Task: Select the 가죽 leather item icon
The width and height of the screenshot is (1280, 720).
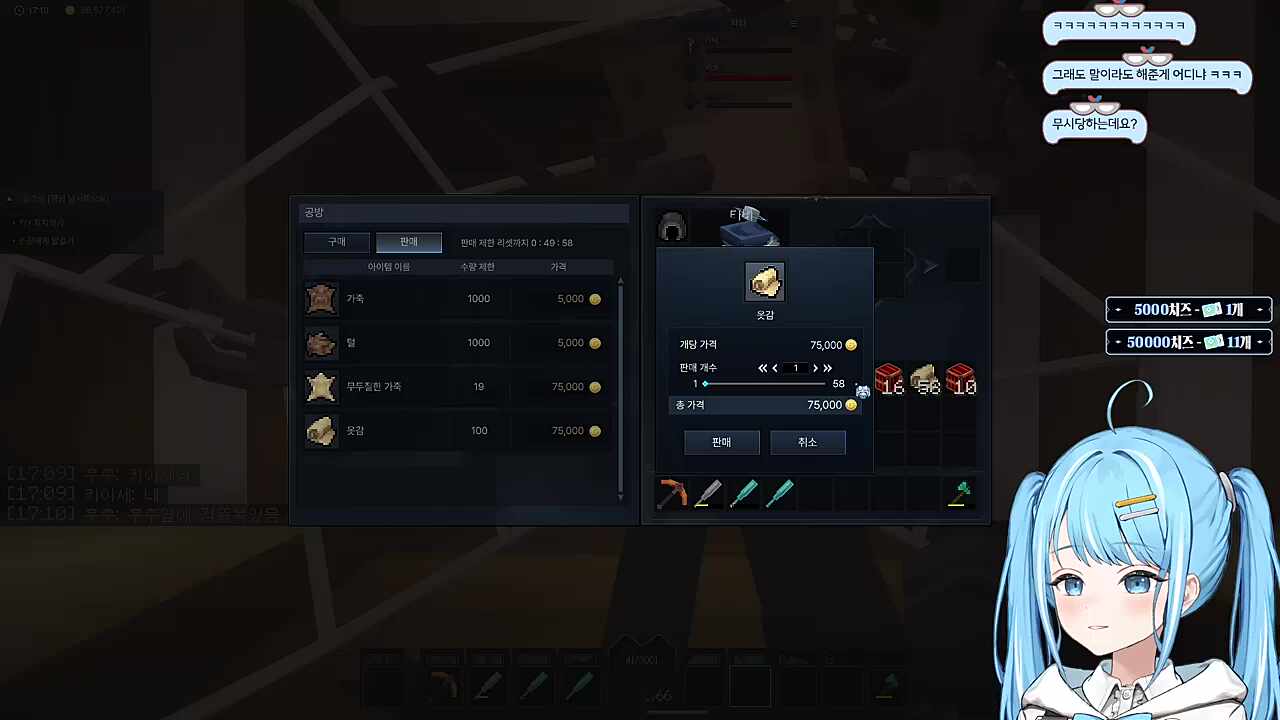Action: tap(320, 298)
